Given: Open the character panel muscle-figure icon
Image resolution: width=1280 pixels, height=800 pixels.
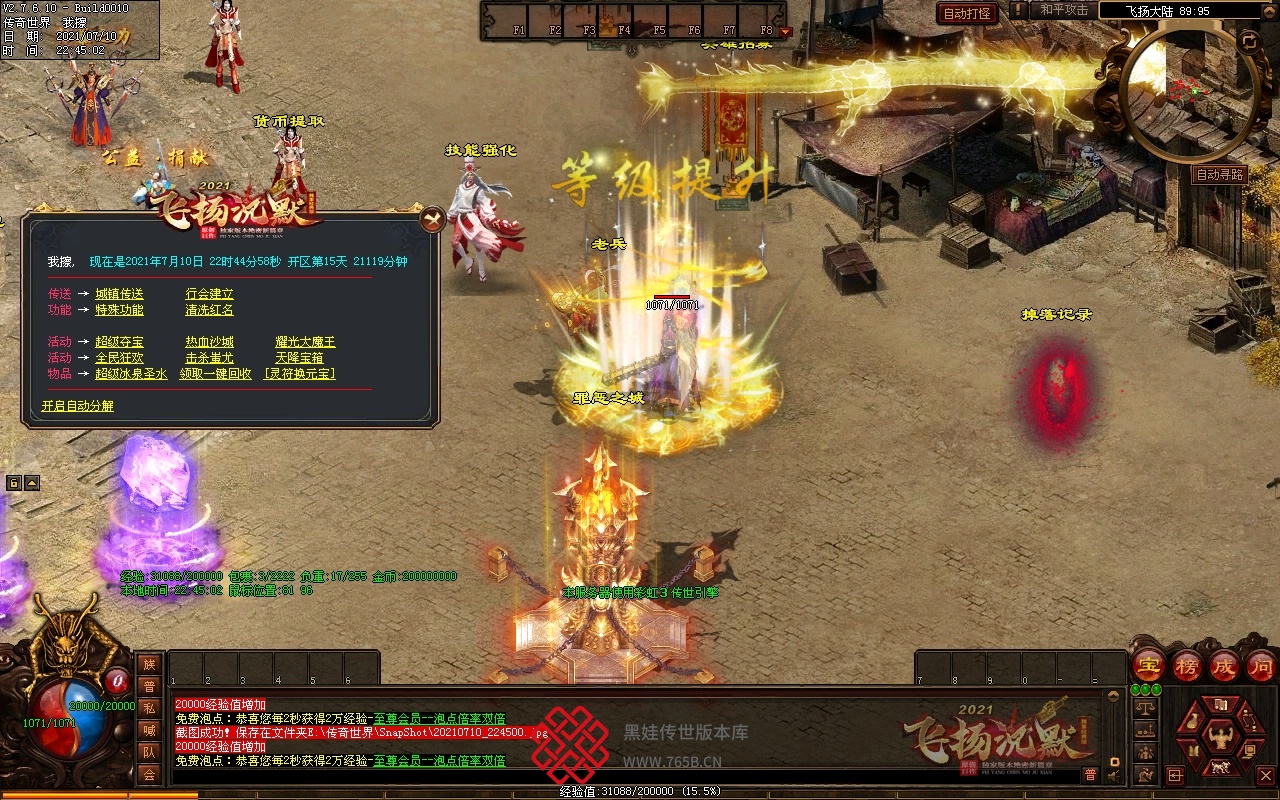Looking at the screenshot, I should coord(1219,738).
